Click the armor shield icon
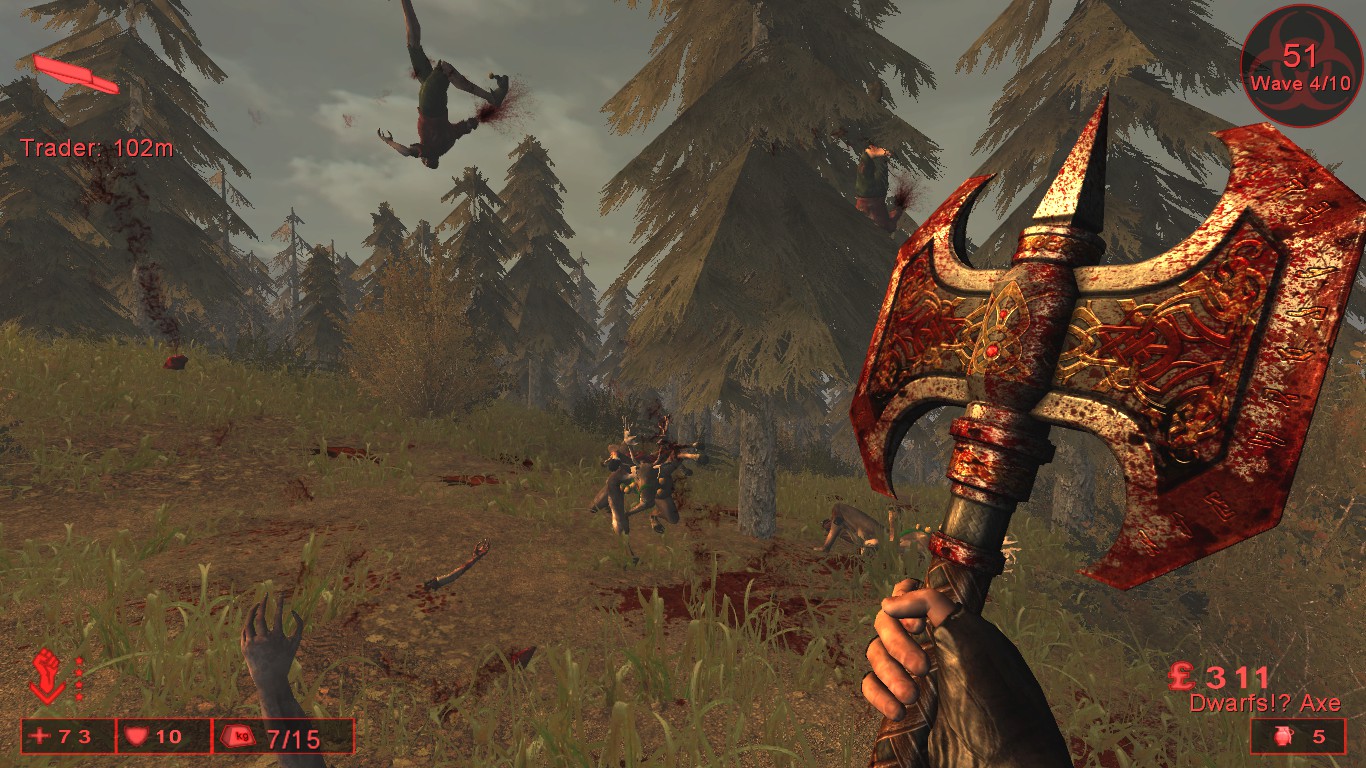 point(135,737)
